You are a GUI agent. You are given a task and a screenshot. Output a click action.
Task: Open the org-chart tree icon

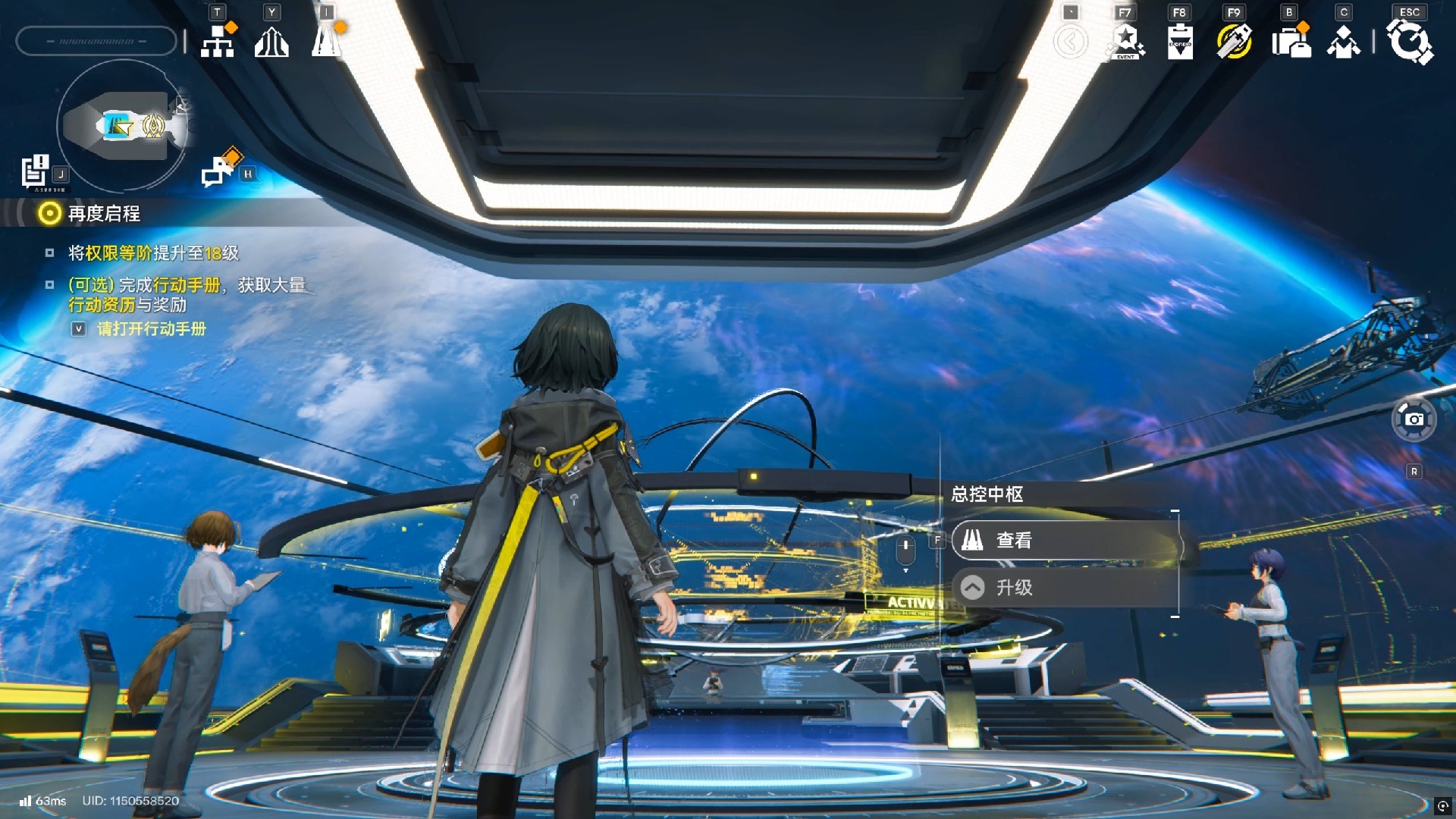tap(218, 41)
